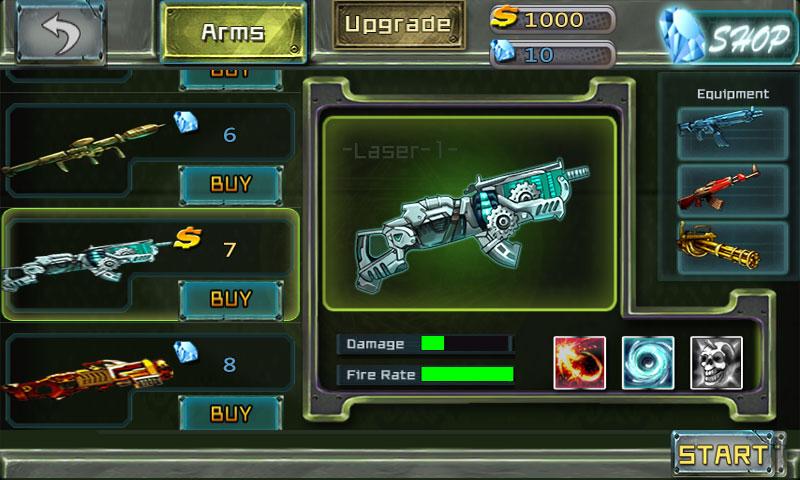
Task: Activate the fireball skill icon
Action: (x=580, y=362)
